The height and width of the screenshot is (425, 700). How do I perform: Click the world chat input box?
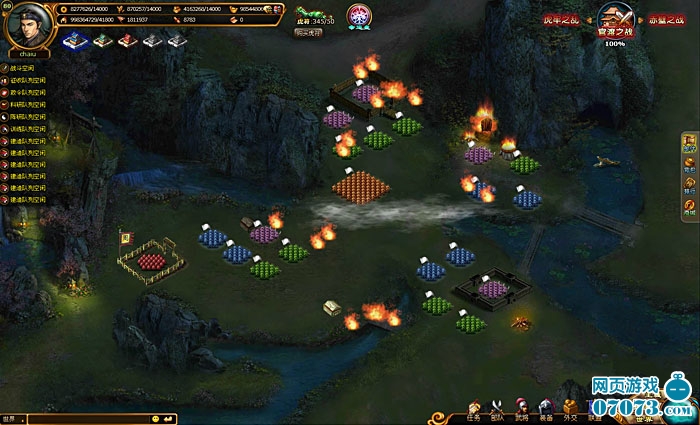click(80, 418)
